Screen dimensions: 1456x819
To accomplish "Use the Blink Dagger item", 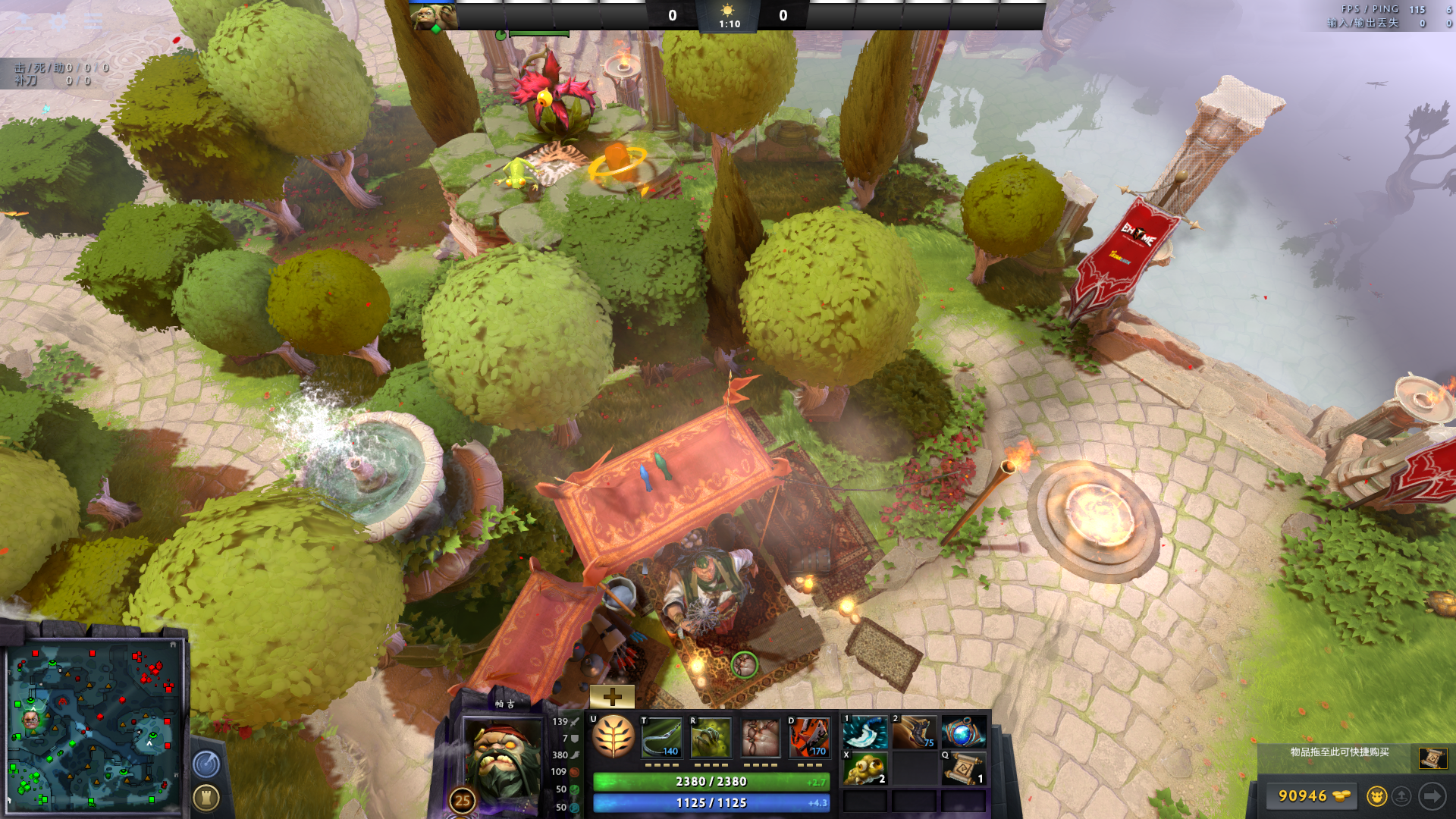I will pos(865,733).
